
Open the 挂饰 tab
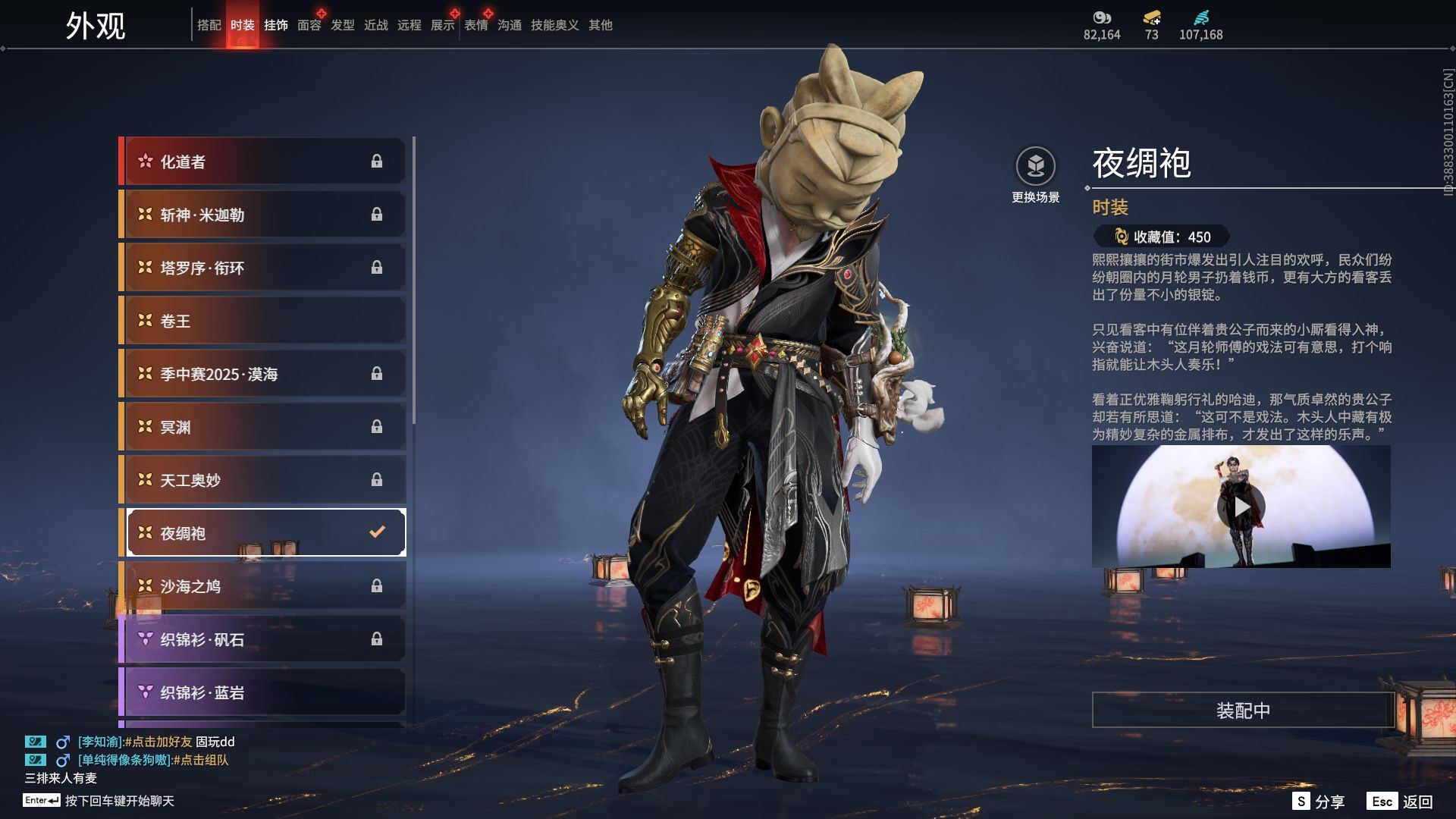pyautogui.click(x=275, y=25)
